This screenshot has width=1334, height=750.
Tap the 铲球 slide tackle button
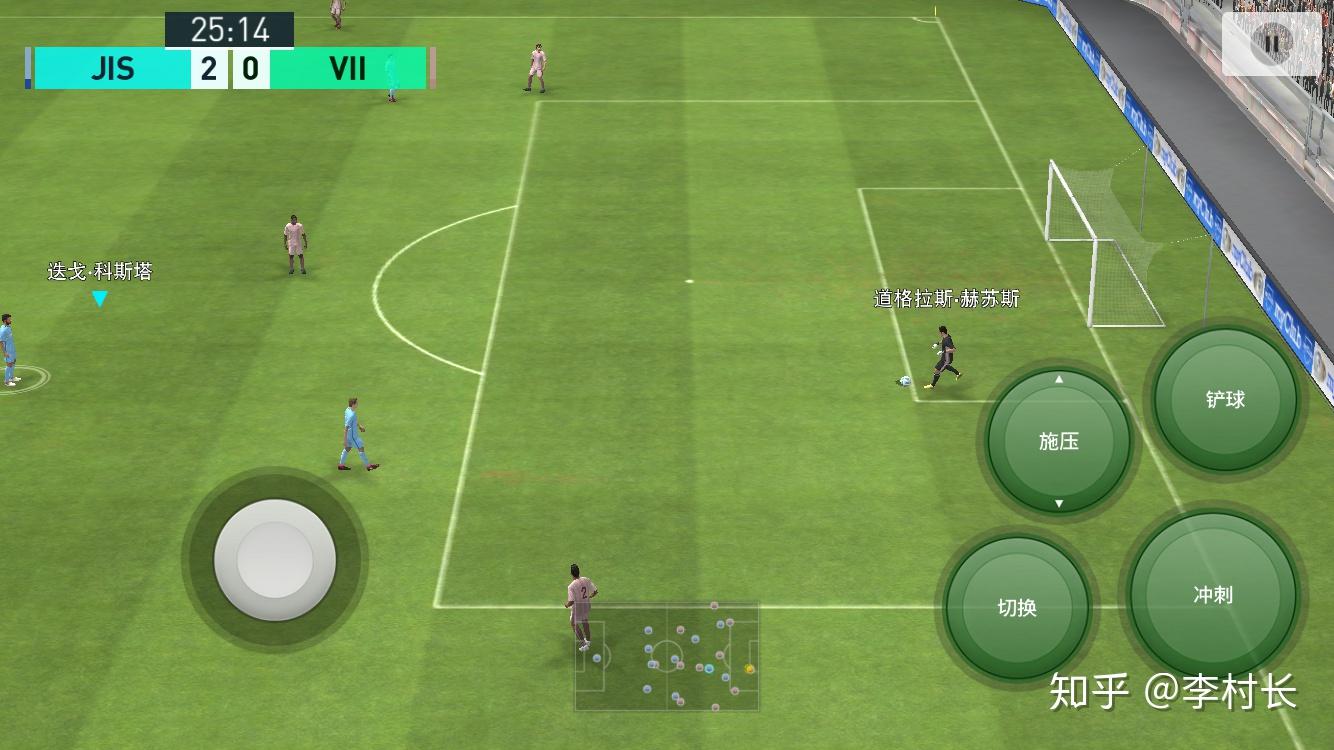coord(1225,400)
